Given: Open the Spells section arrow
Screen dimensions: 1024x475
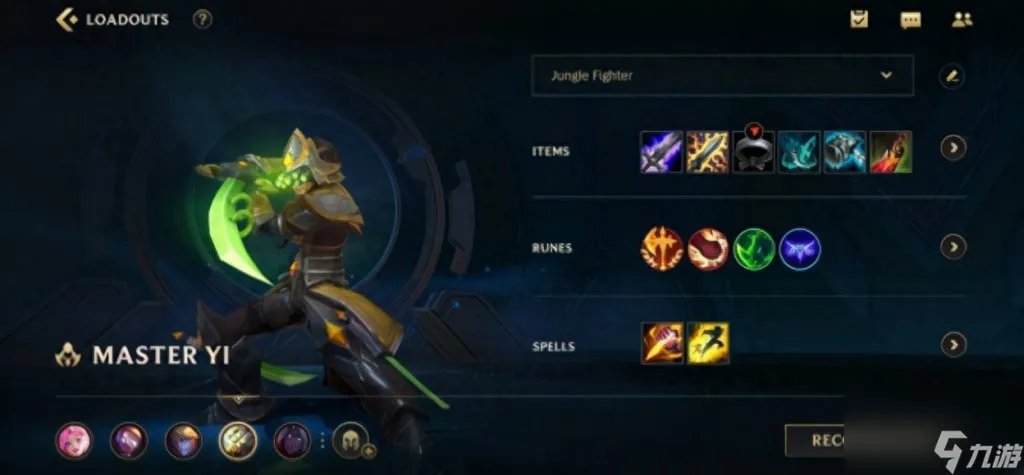Looking at the screenshot, I should pos(953,345).
